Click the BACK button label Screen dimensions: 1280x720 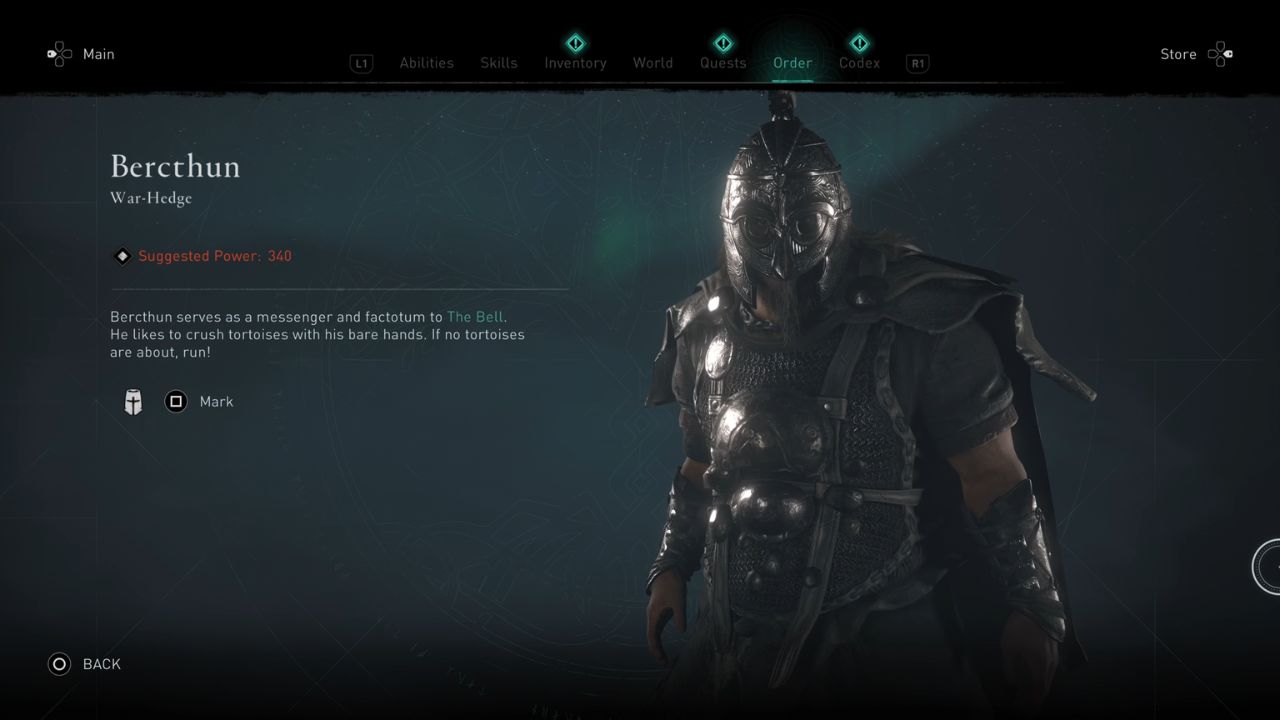tap(101, 664)
